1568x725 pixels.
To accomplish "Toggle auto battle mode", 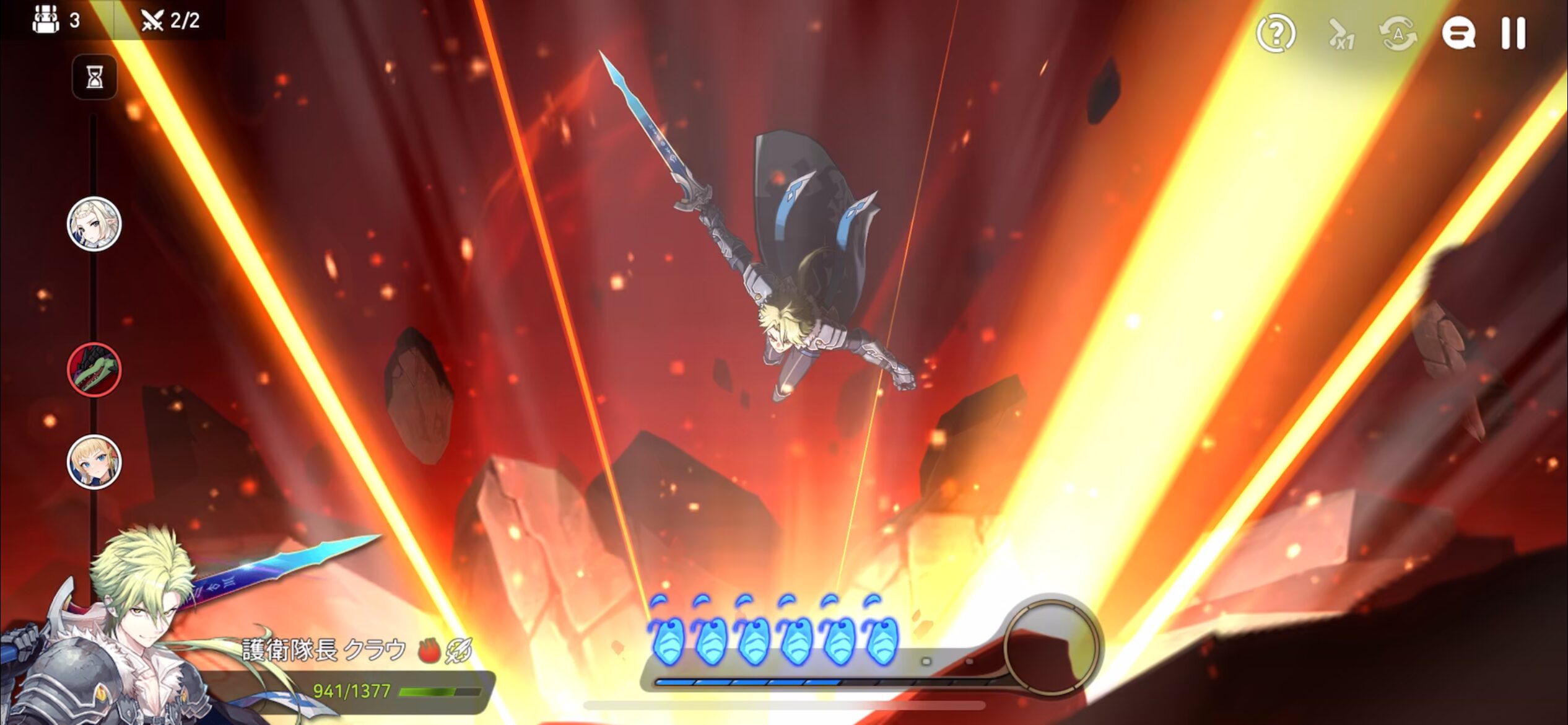I will pyautogui.click(x=1398, y=33).
